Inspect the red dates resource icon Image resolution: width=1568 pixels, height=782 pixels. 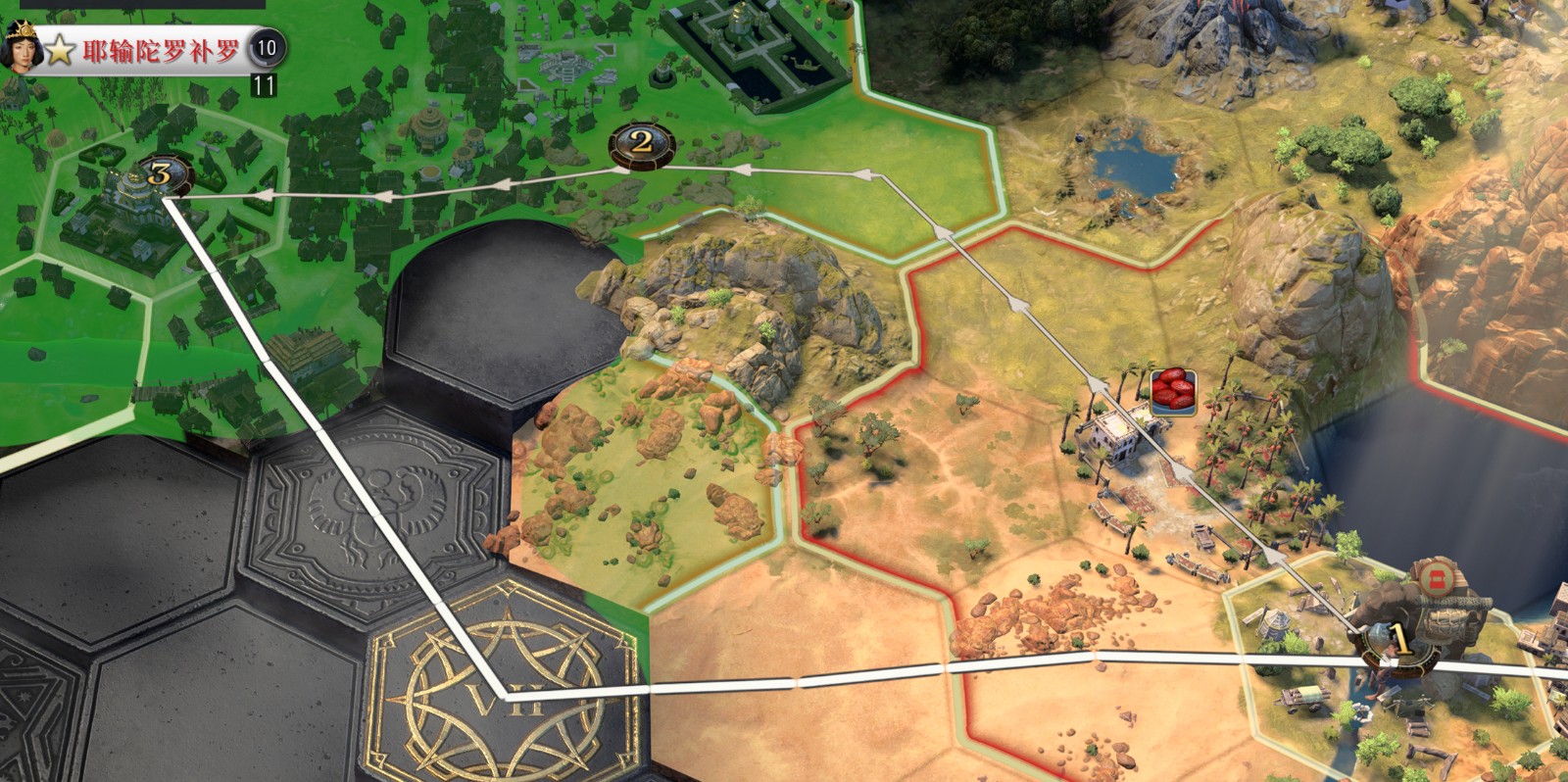[x=1172, y=390]
